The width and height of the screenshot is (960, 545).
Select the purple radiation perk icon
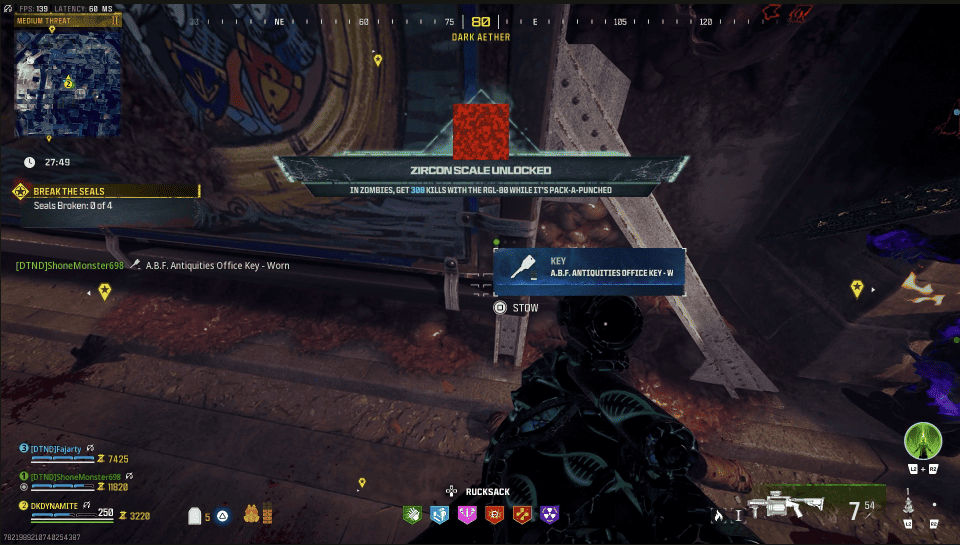[549, 514]
